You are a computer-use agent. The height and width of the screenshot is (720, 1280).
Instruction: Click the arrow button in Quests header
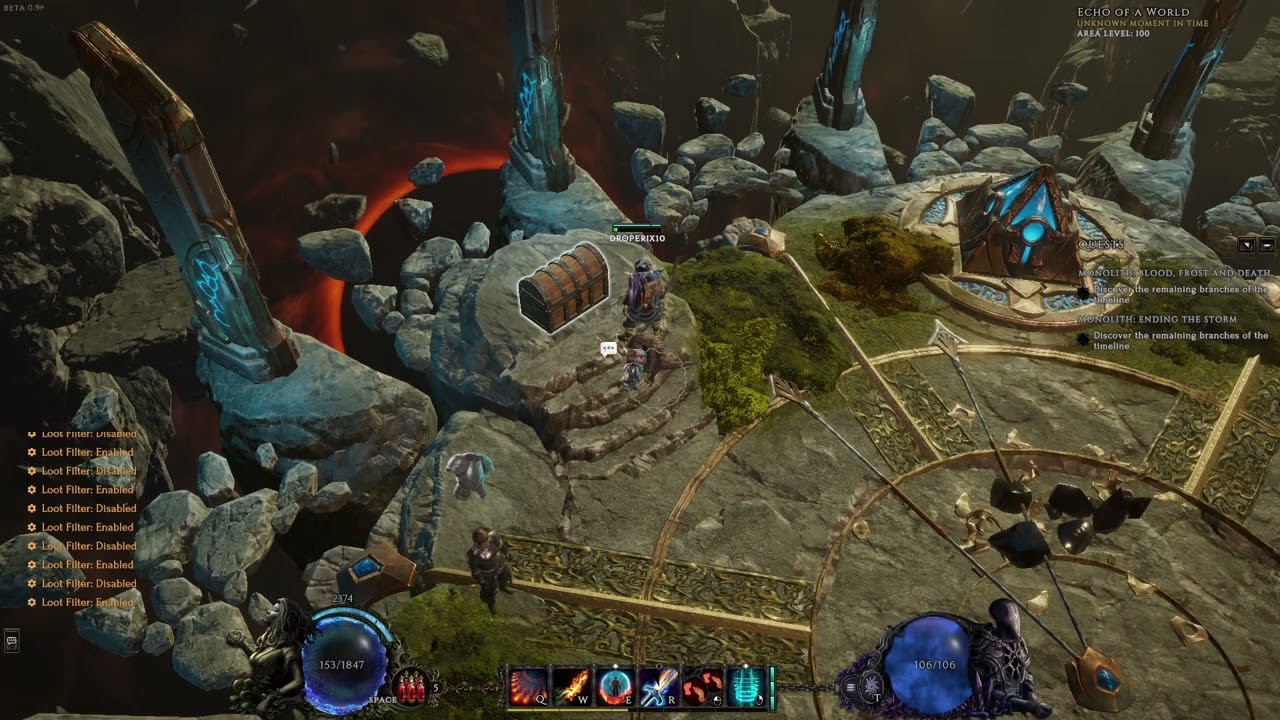pos(1247,245)
